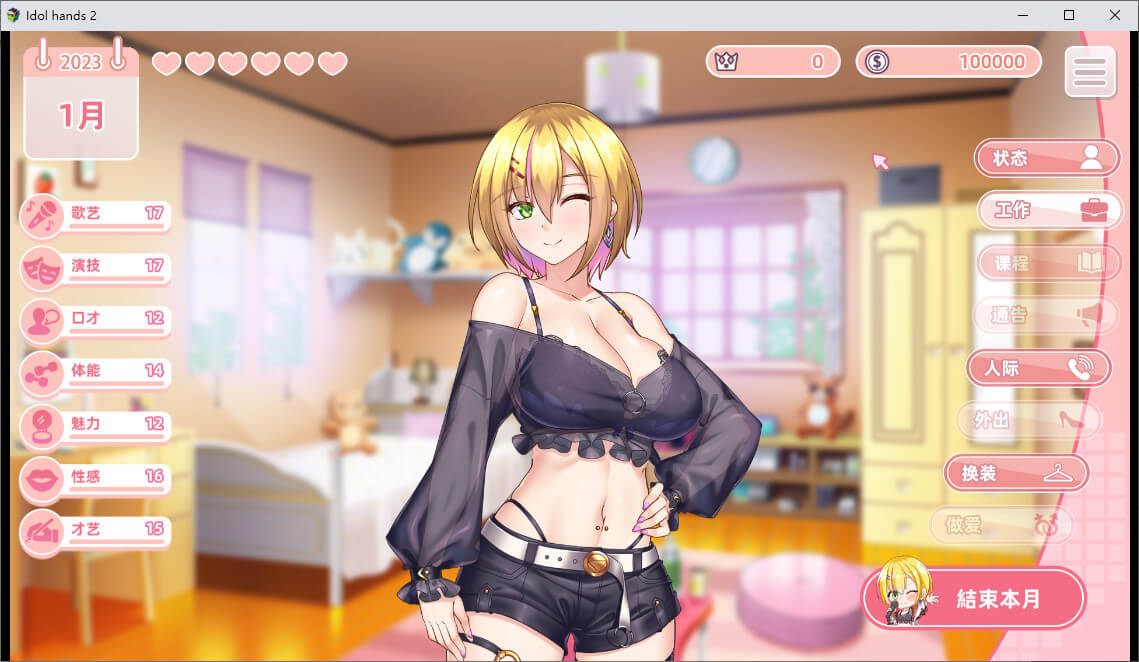Choose the 工作 work button
The image size is (1139, 662).
coord(1048,211)
